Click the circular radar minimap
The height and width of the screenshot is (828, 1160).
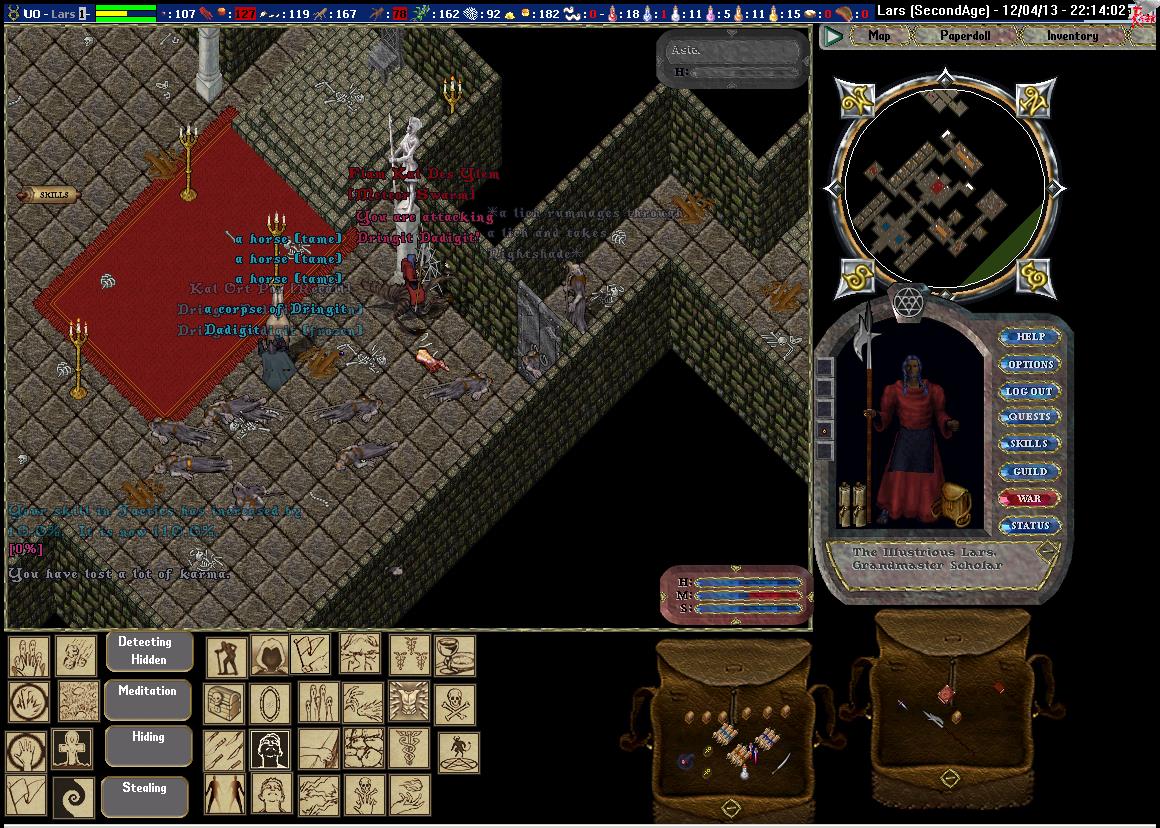coord(945,187)
